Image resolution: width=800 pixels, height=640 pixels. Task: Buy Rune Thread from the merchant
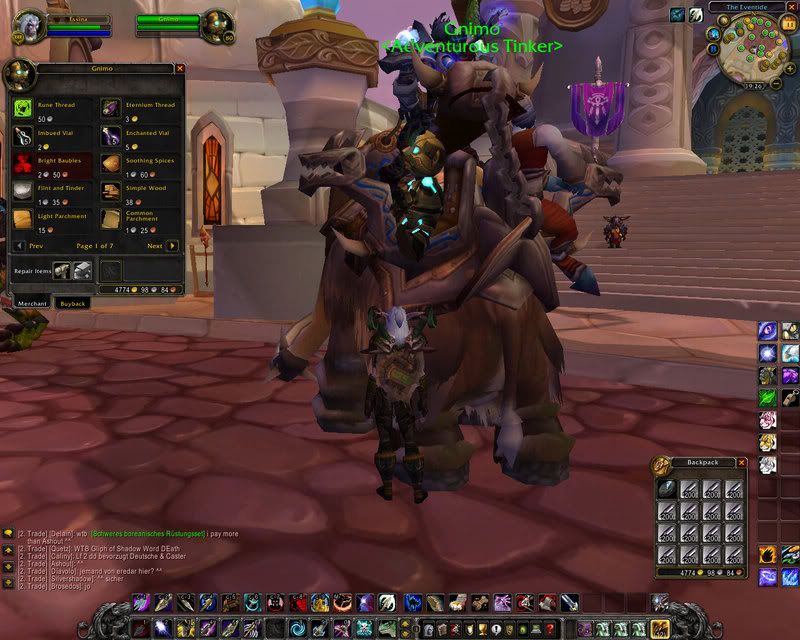click(x=23, y=107)
